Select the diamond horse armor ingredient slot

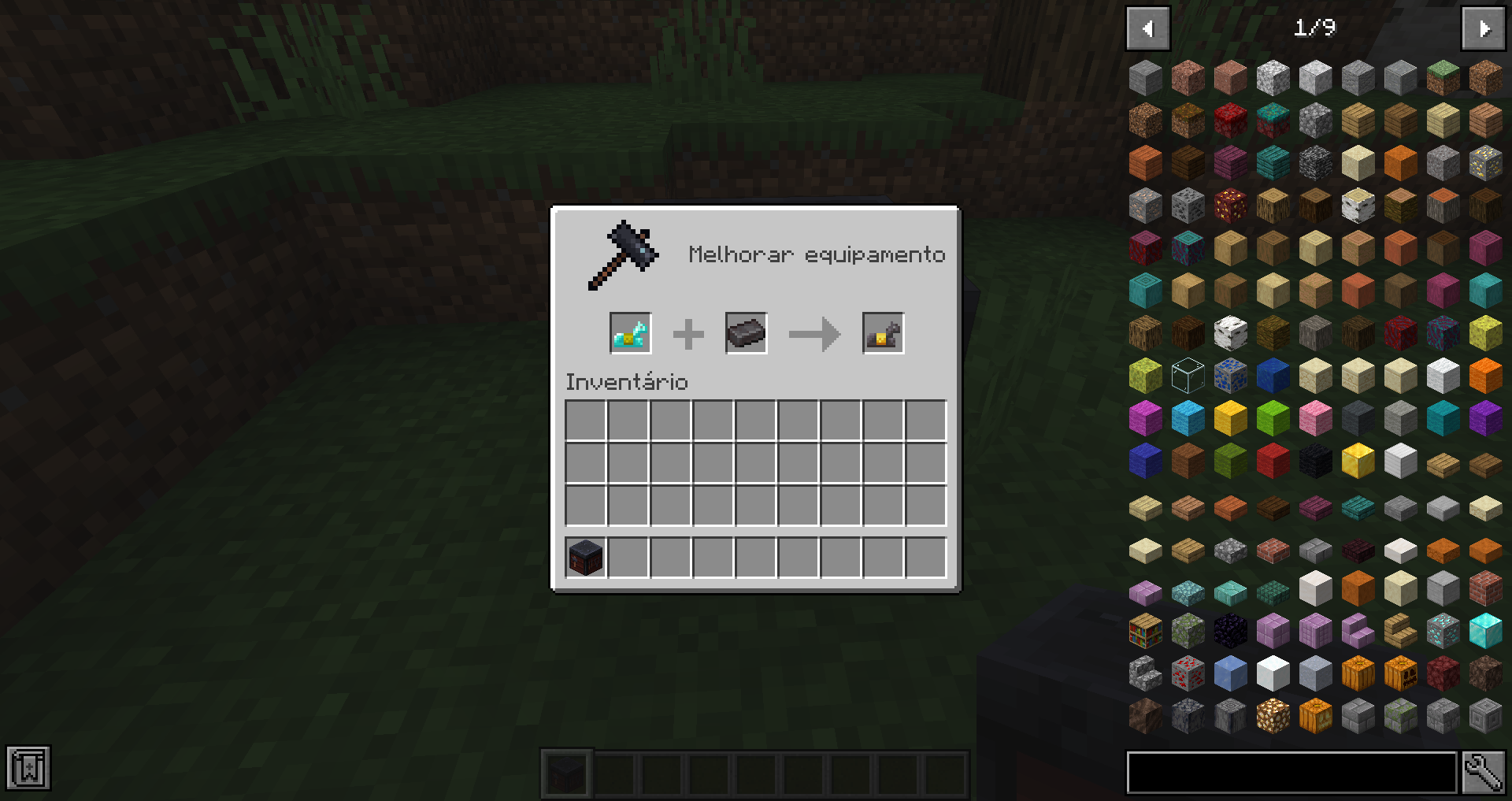630,333
